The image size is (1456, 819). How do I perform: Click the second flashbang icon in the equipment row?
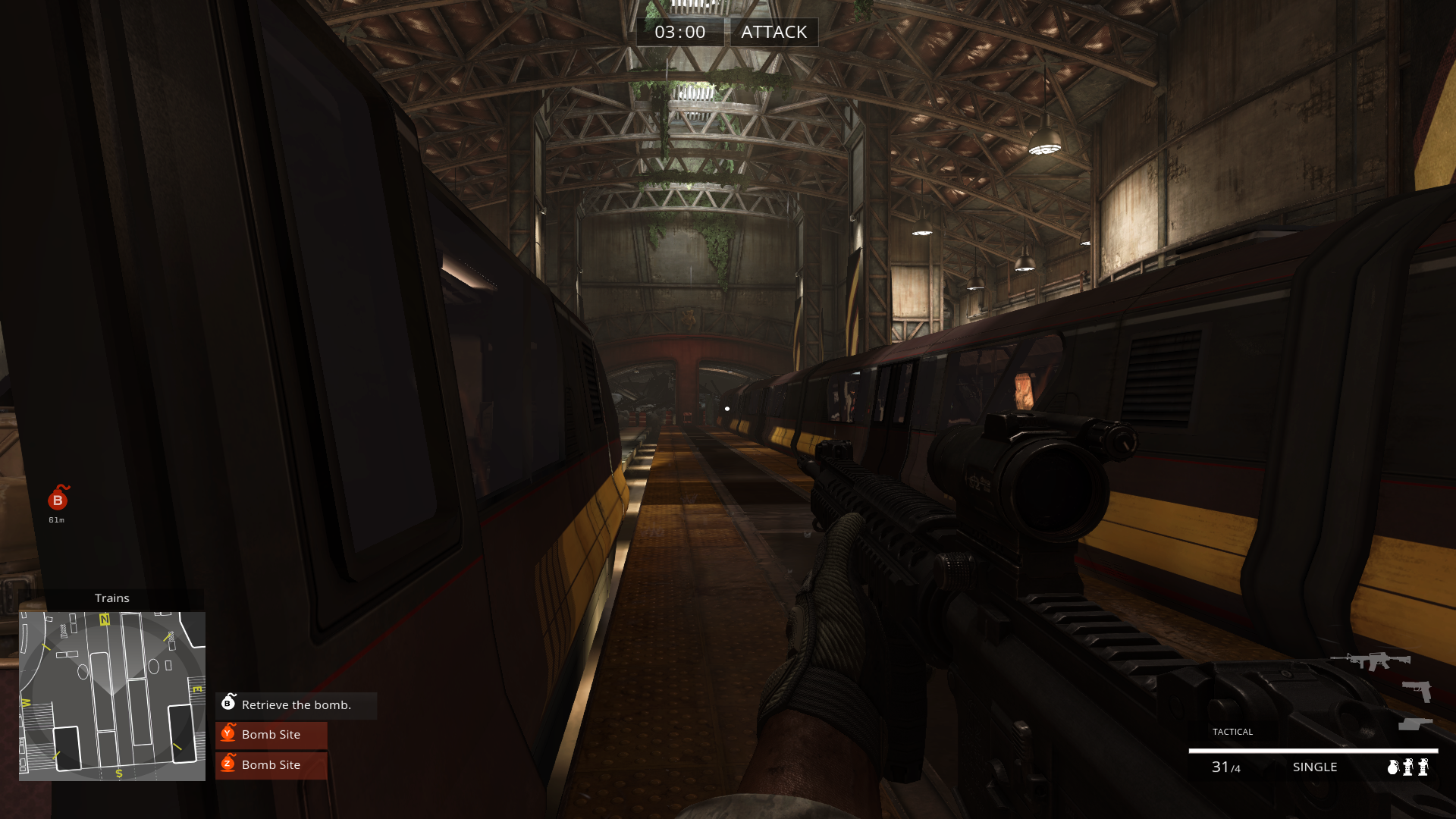[1423, 767]
